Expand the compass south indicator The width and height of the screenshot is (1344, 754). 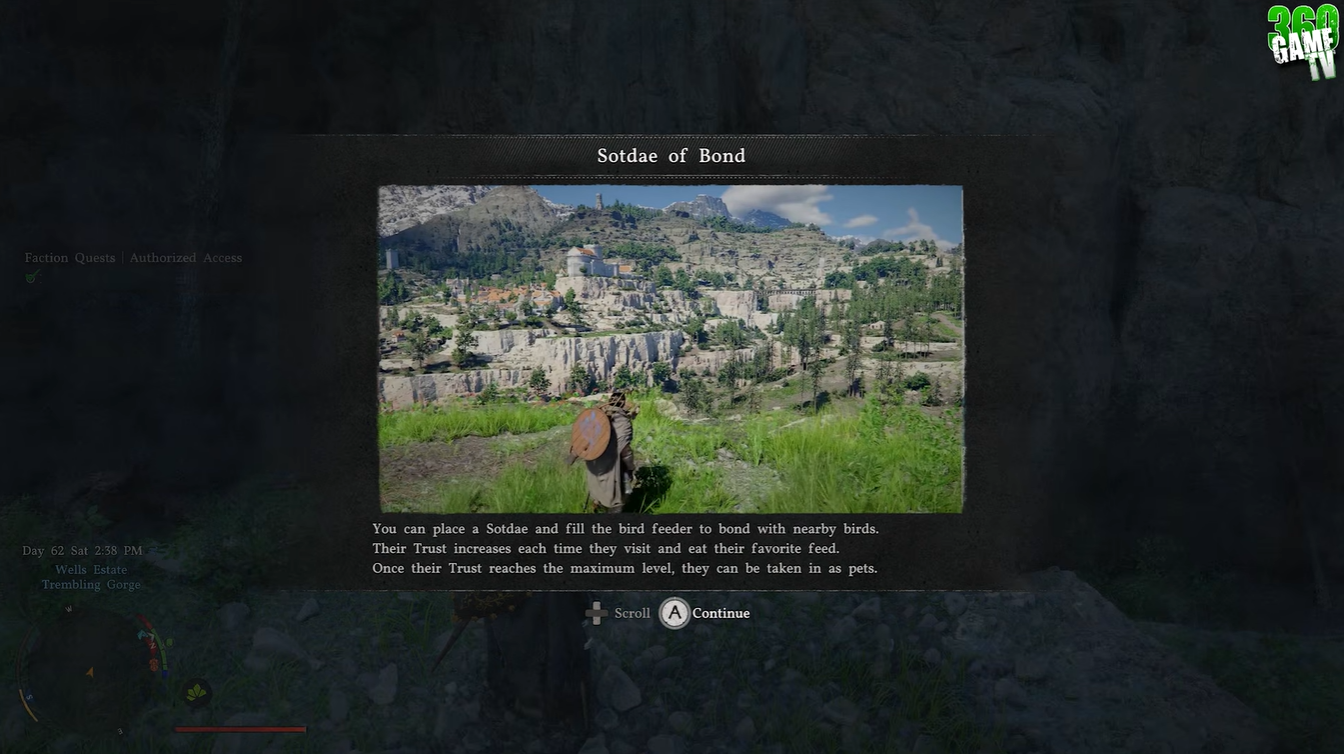29,697
